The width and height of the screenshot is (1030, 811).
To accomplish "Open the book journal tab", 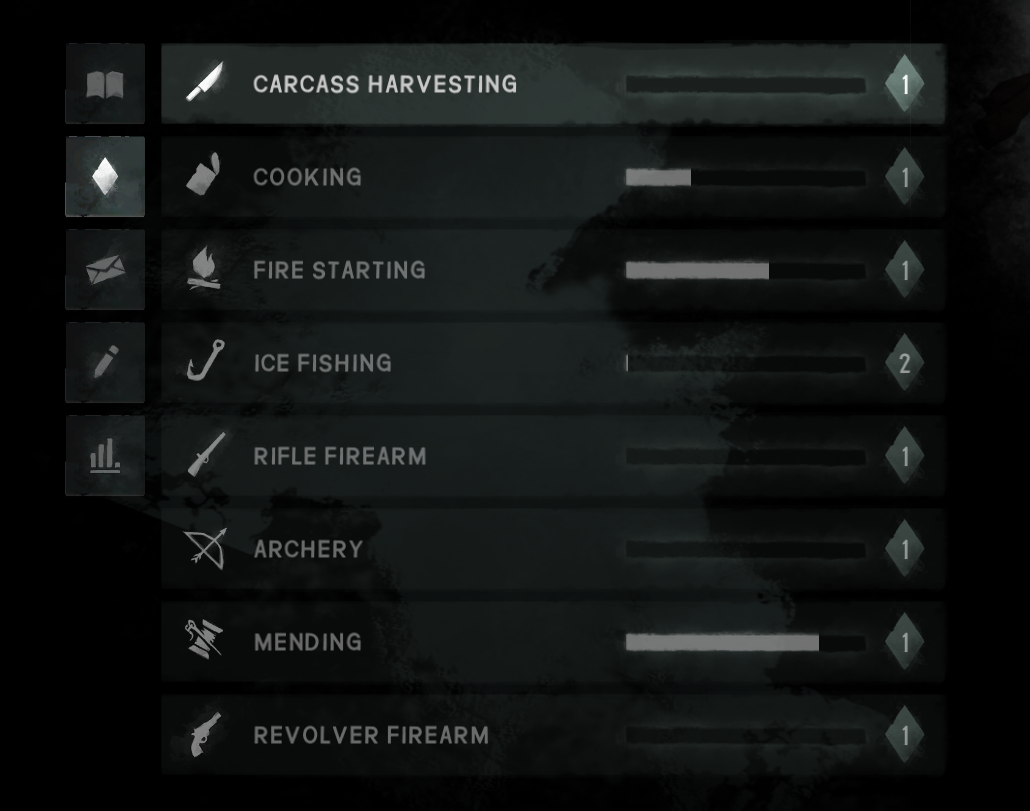I will point(105,84).
